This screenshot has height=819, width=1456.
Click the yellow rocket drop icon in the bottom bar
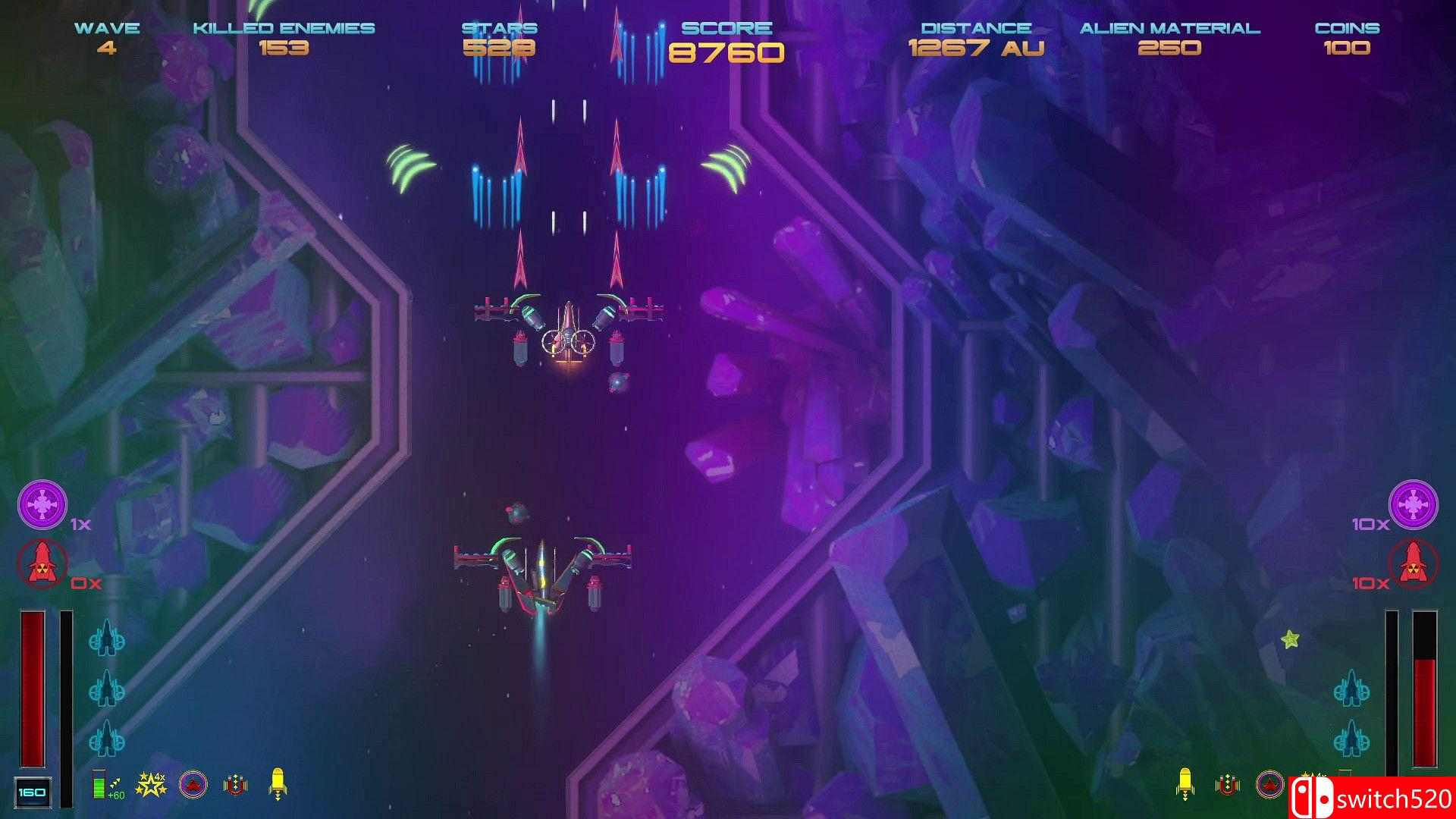coord(276,783)
